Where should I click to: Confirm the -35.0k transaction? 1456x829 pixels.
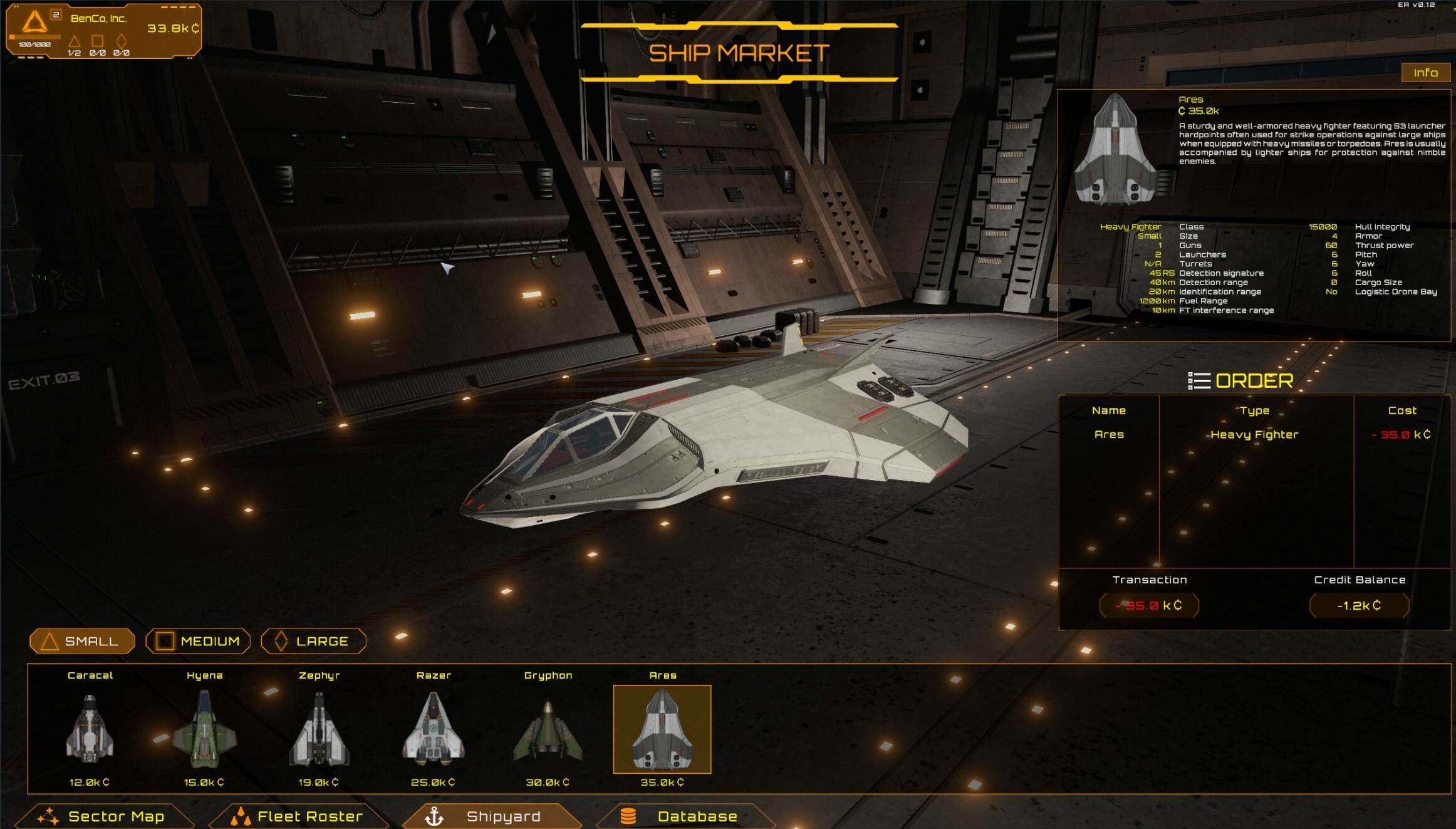tap(1150, 605)
